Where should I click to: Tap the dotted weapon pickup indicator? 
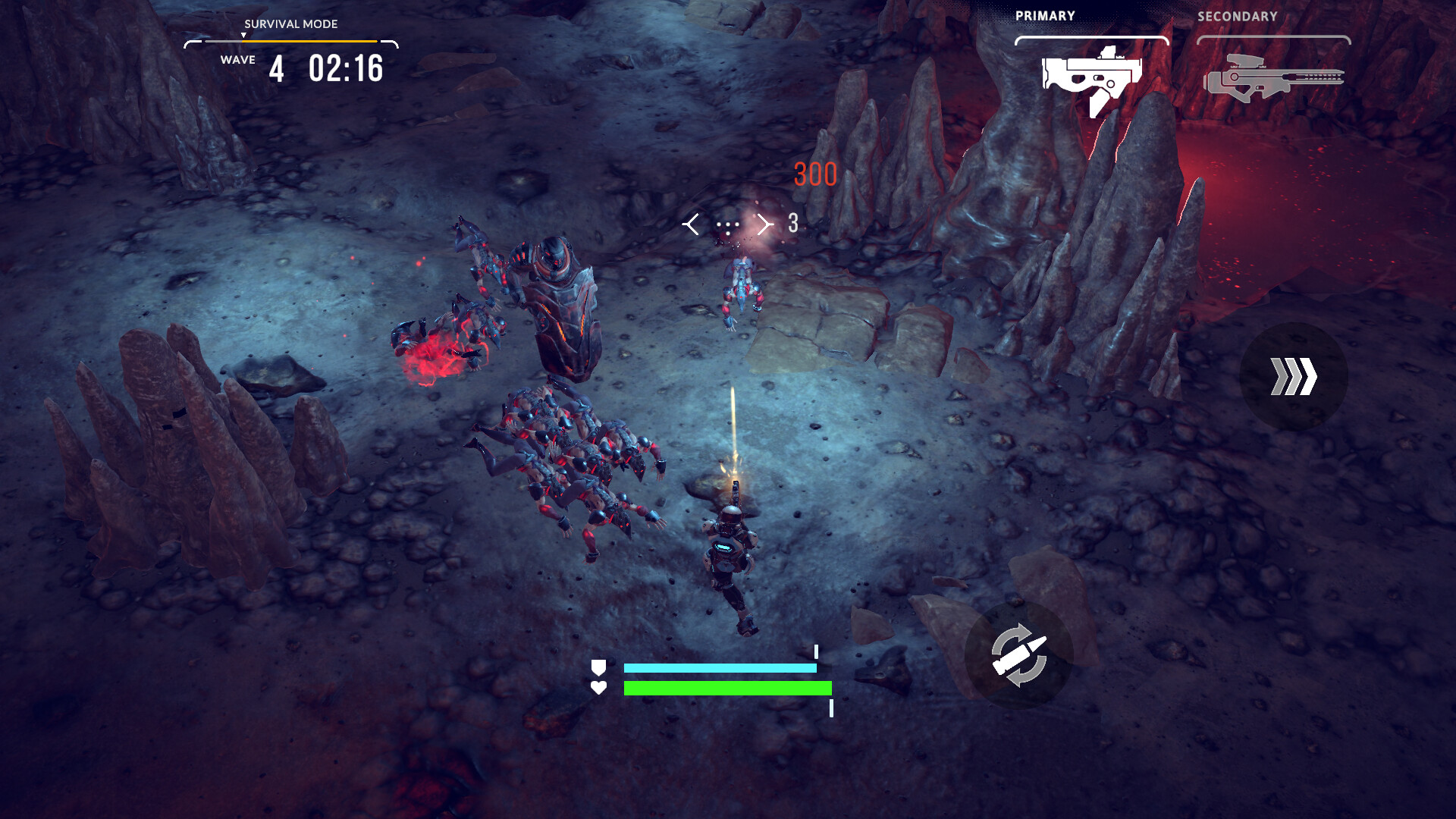(x=728, y=224)
